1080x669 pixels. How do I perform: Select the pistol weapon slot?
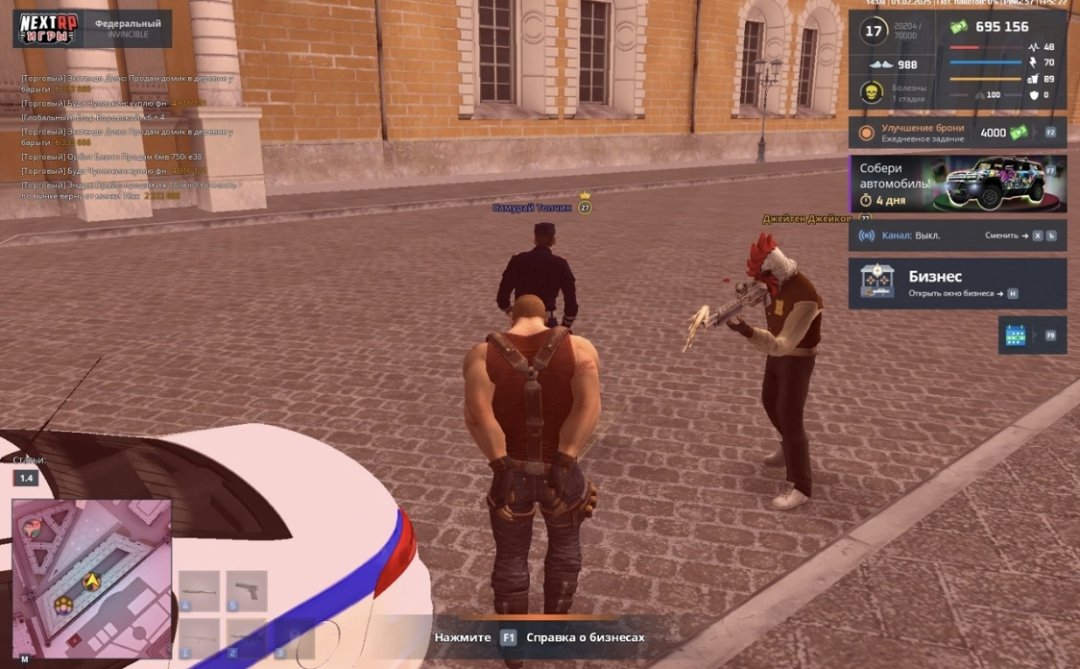(246, 590)
